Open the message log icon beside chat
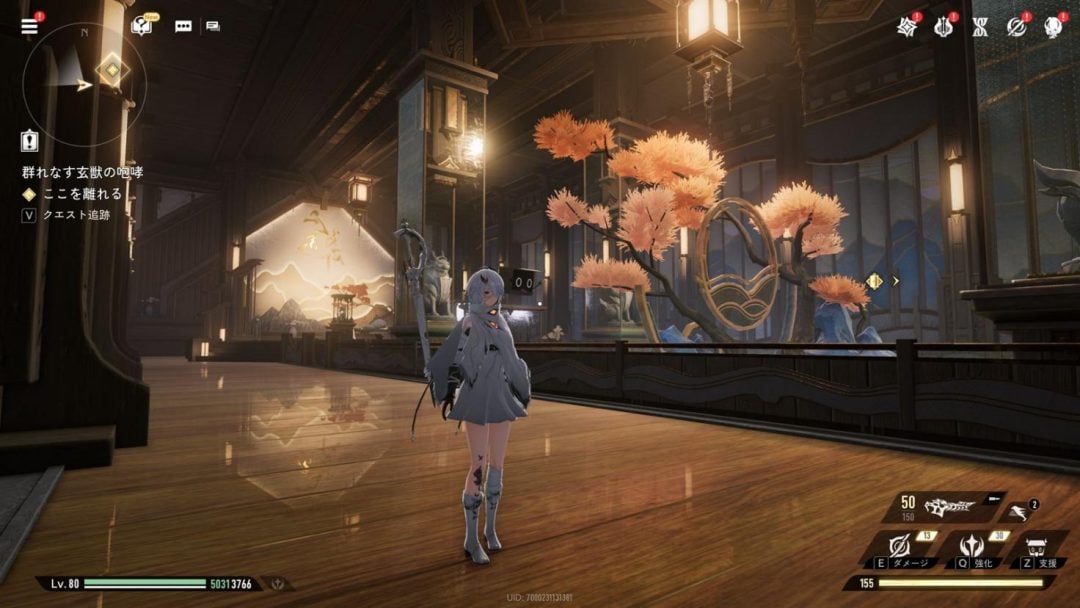The width and height of the screenshot is (1080, 608). tap(212, 27)
